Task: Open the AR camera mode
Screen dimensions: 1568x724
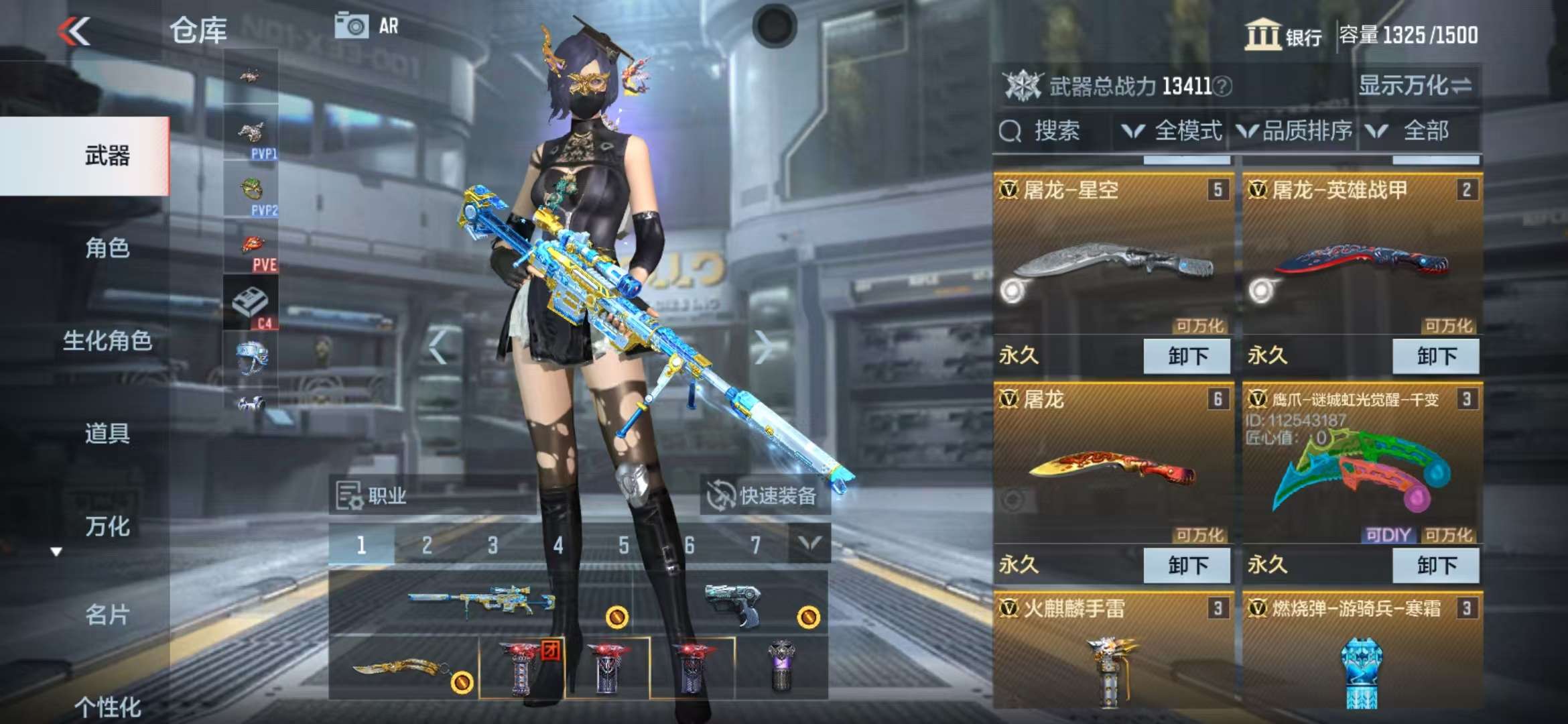Action: click(367, 26)
